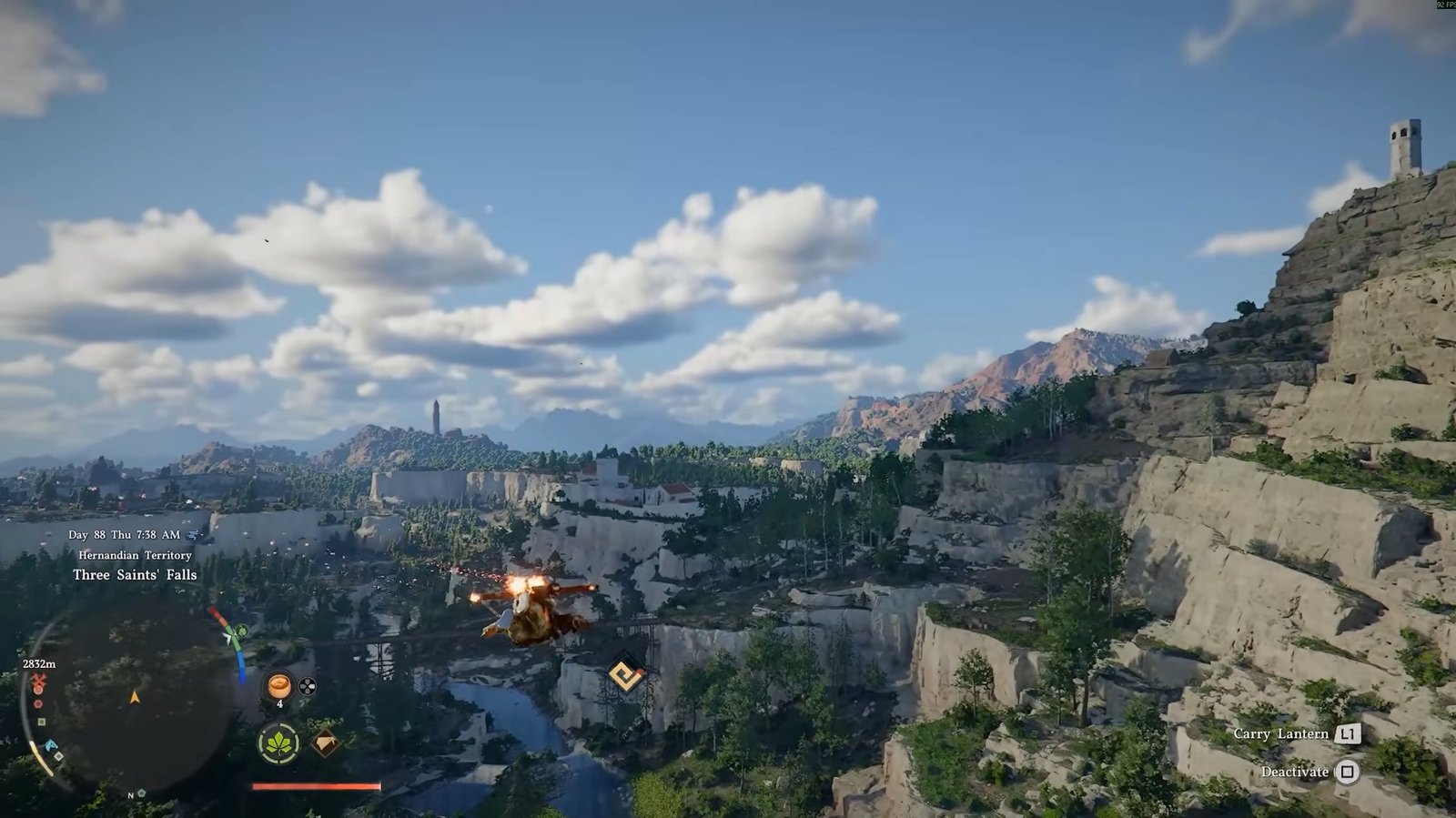Click the blue camp marker on minimap
The height and width of the screenshot is (818, 1456).
coord(52,745)
